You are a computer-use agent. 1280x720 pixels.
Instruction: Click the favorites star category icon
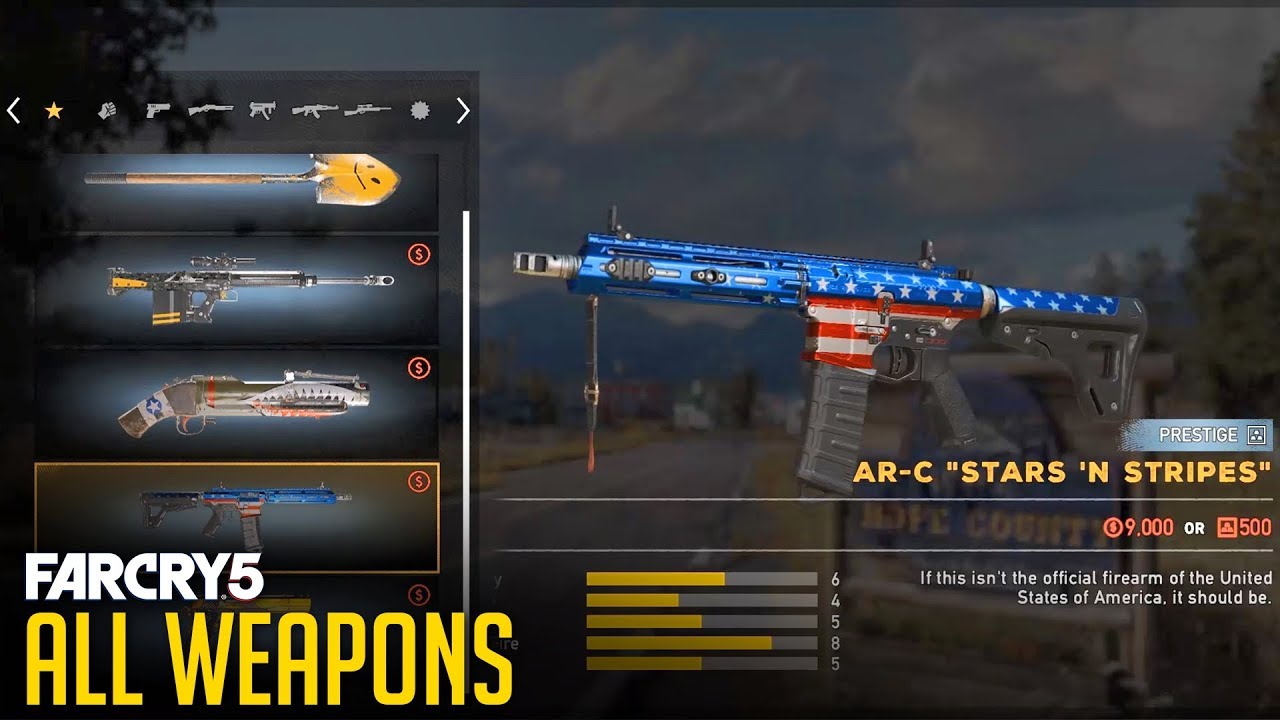point(52,110)
